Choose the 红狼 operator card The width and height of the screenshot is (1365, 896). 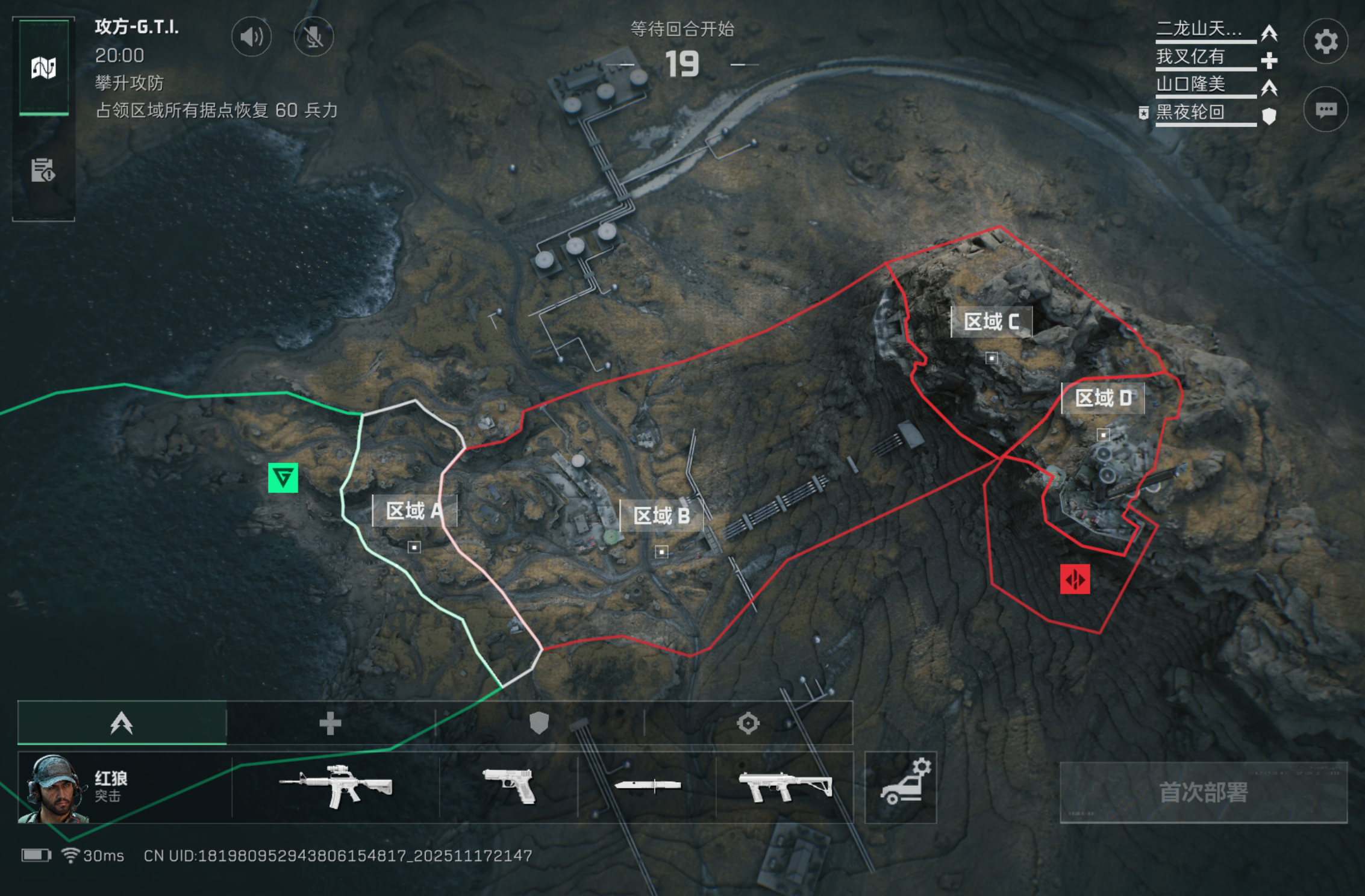124,788
